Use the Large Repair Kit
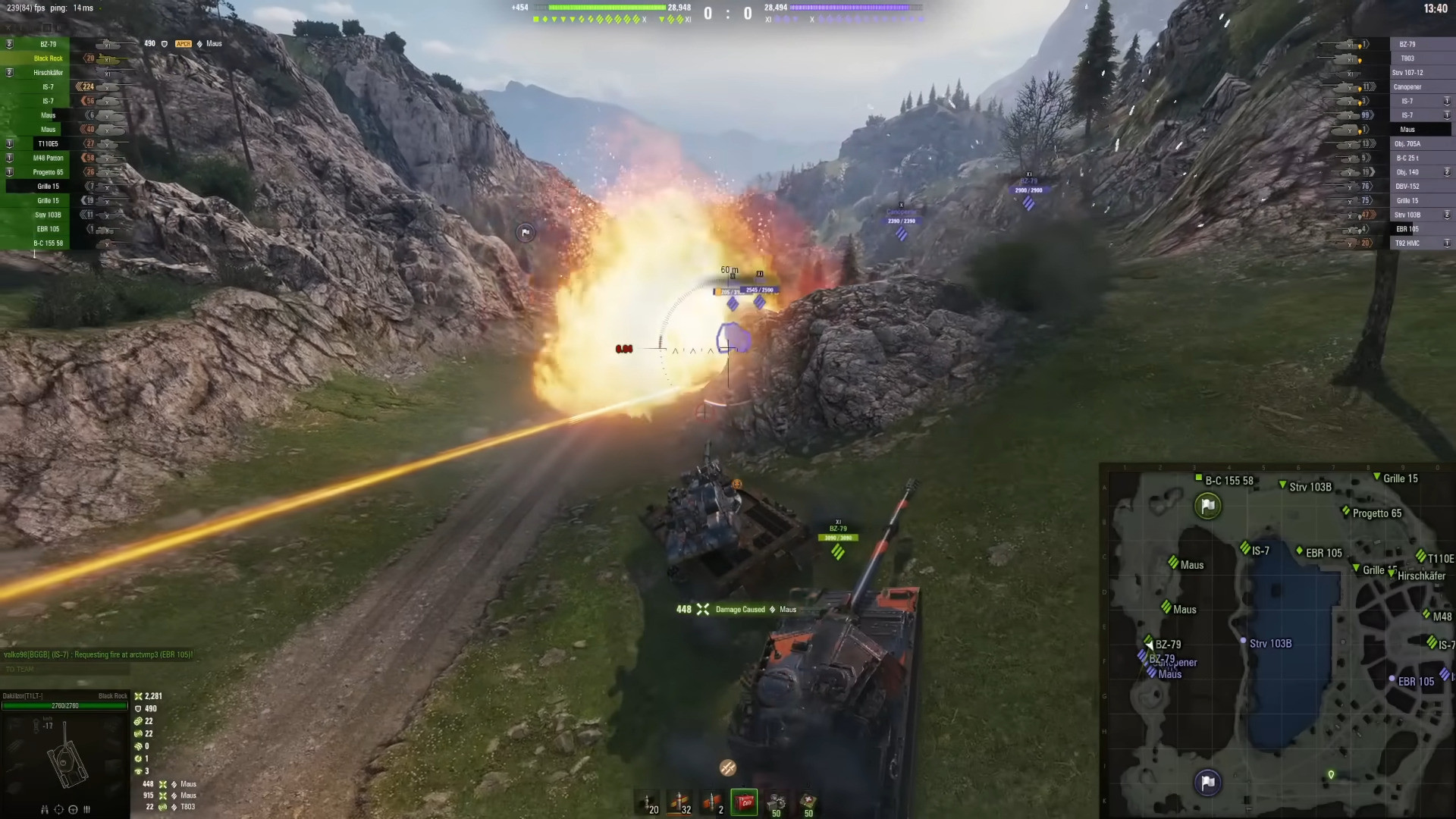The height and width of the screenshot is (819, 1456). (776, 802)
